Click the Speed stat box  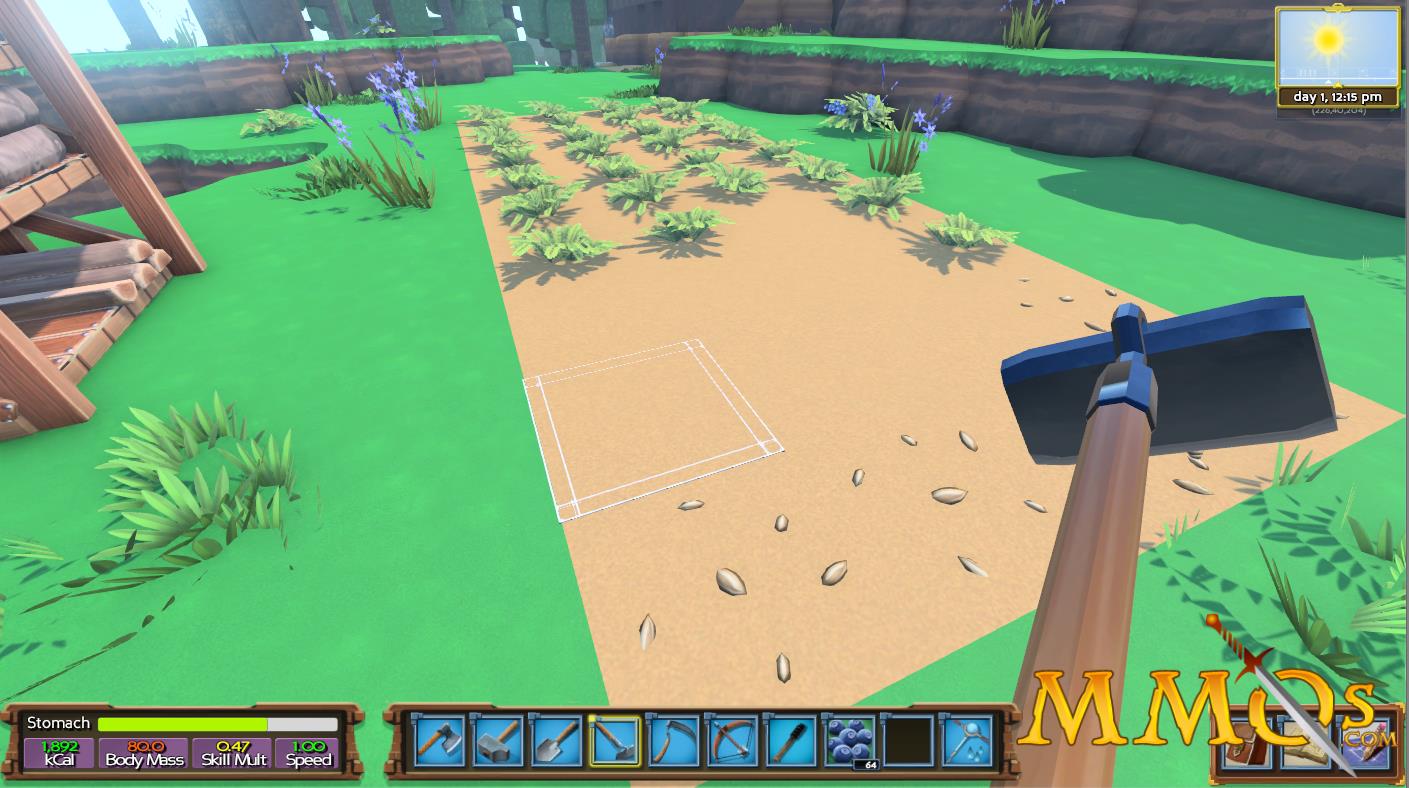tap(308, 753)
